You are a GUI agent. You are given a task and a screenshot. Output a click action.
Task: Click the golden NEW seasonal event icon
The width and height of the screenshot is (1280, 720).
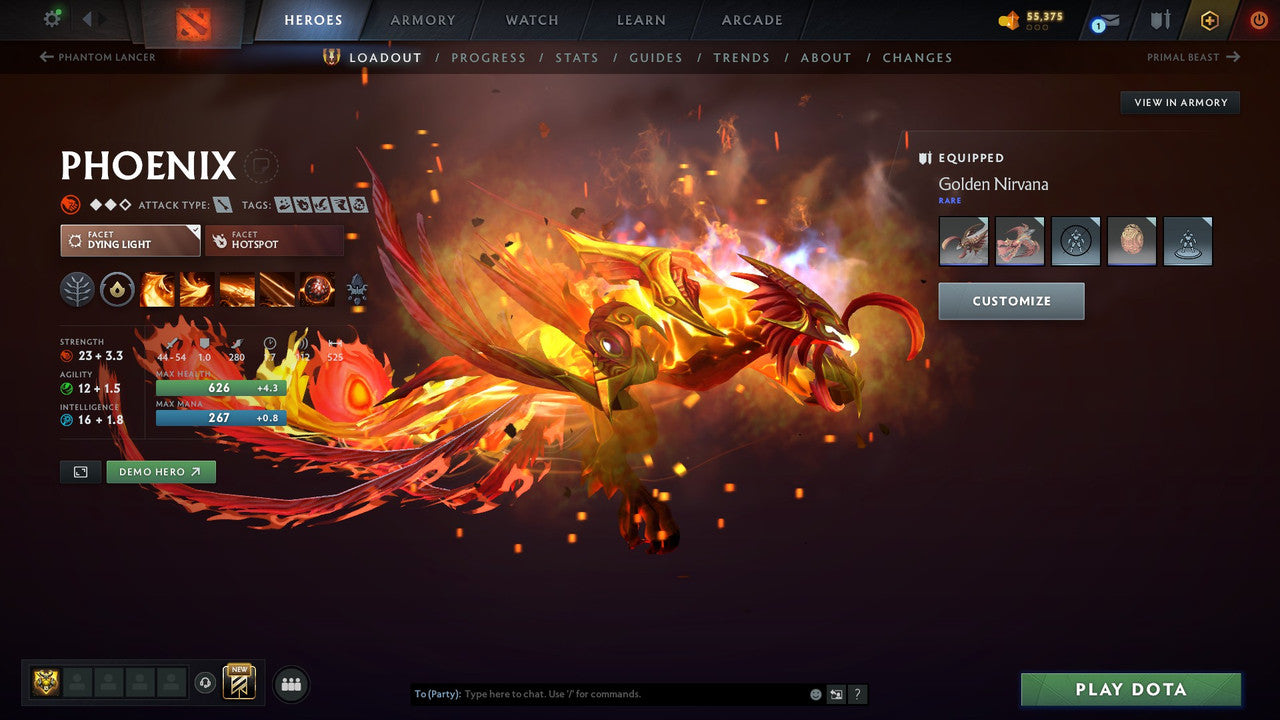[x=238, y=683]
